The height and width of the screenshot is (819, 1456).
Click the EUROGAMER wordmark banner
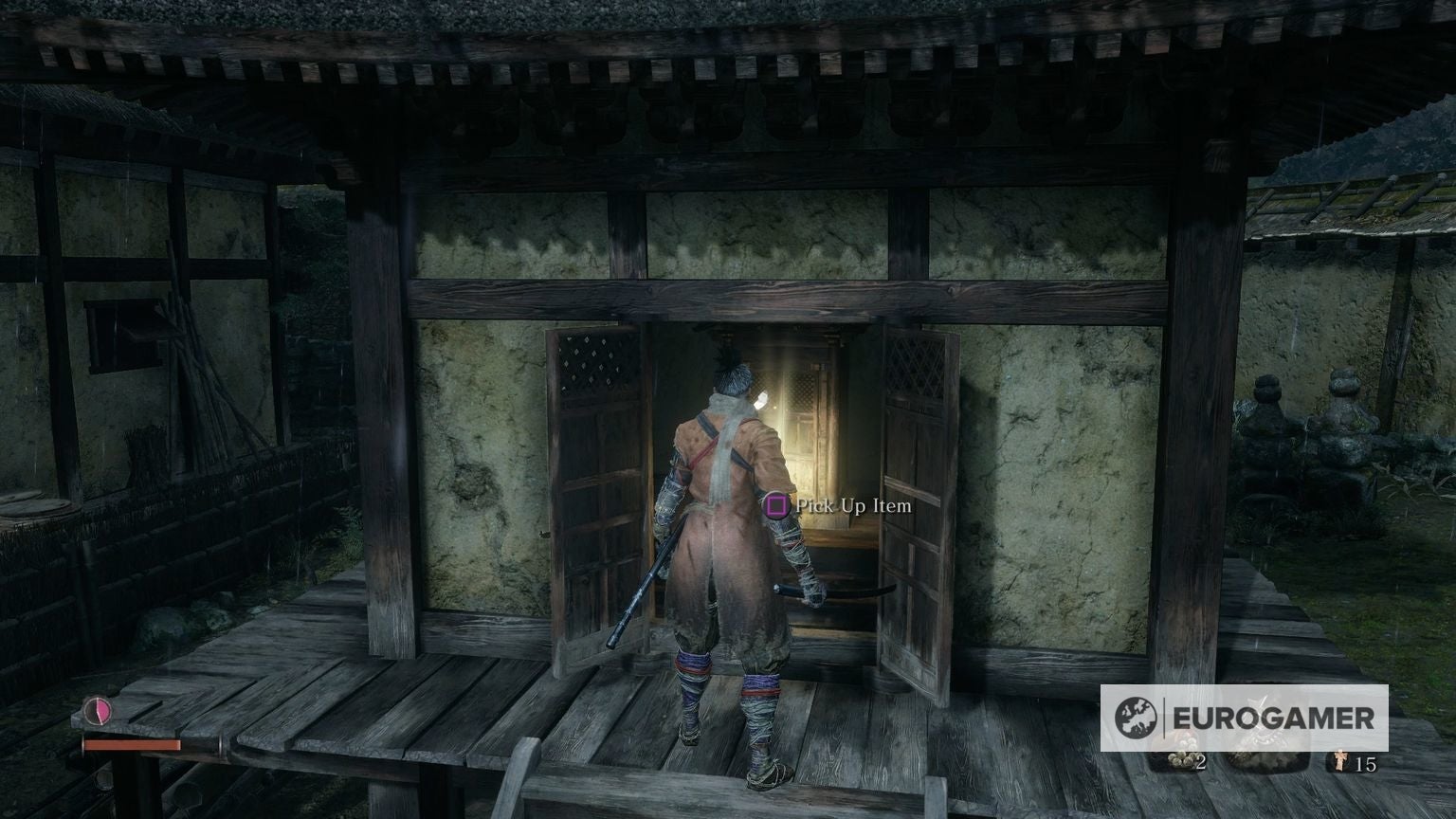[x=1275, y=717]
